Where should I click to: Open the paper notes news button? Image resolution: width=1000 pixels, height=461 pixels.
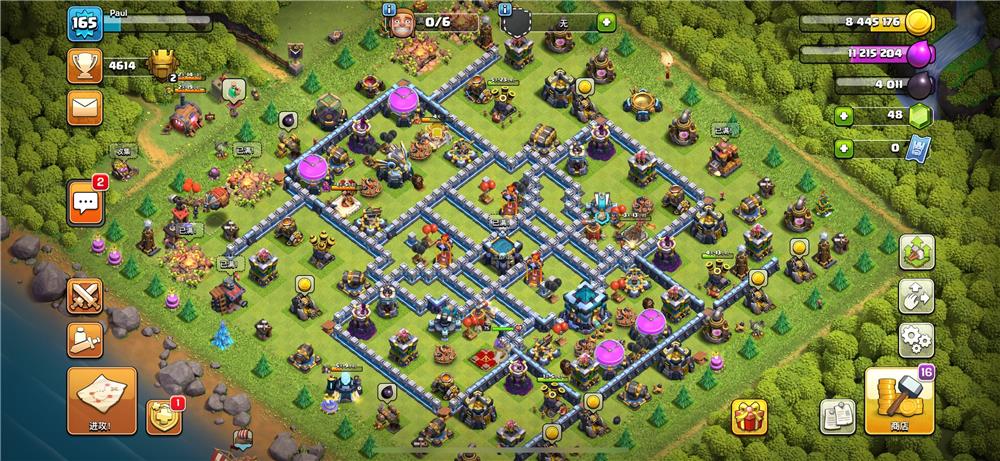click(x=837, y=416)
